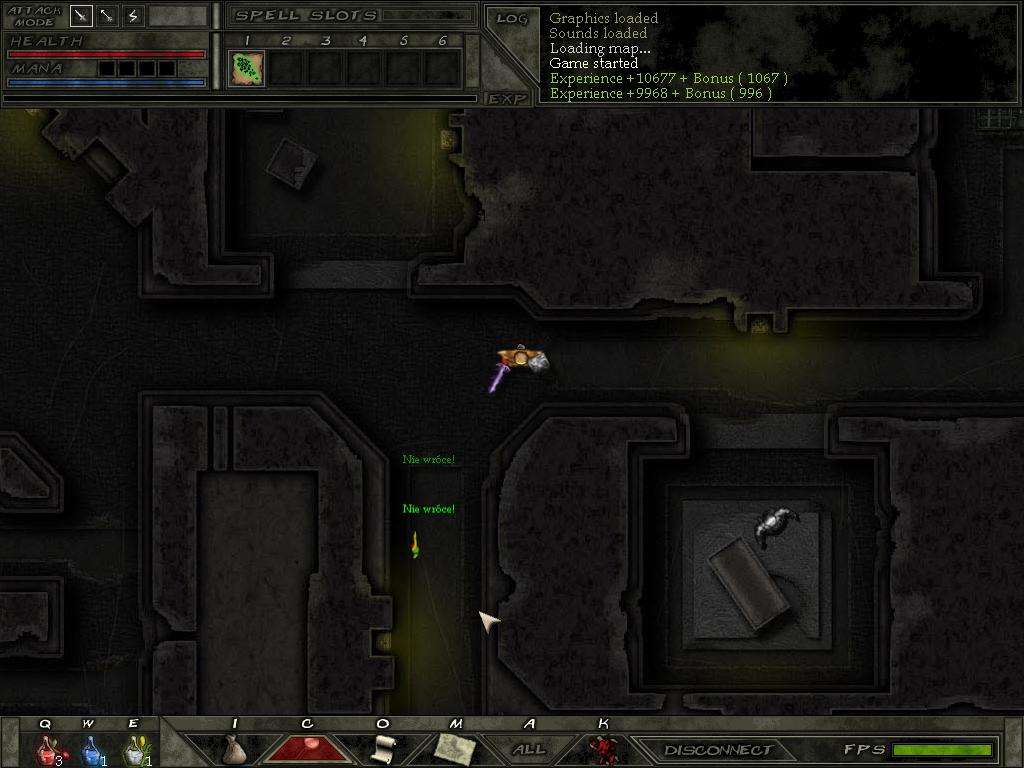
Task: Open the red demon figure panel
Action: point(602,749)
